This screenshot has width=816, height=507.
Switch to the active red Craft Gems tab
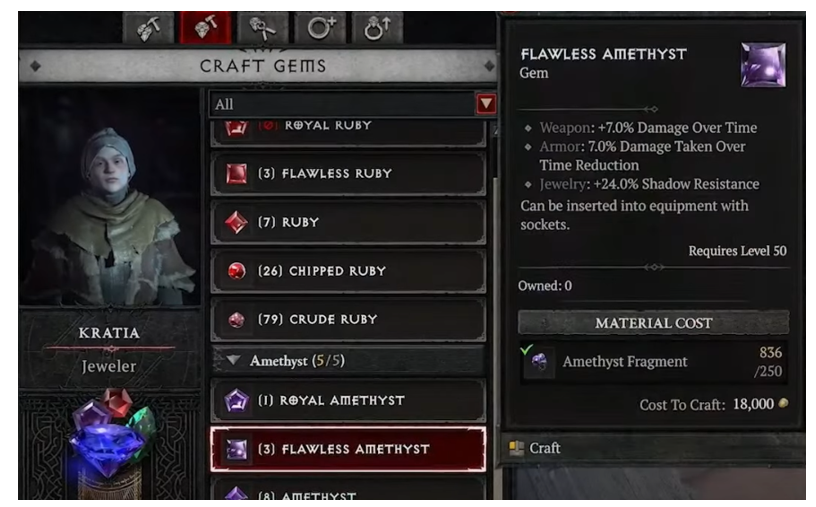click(205, 28)
